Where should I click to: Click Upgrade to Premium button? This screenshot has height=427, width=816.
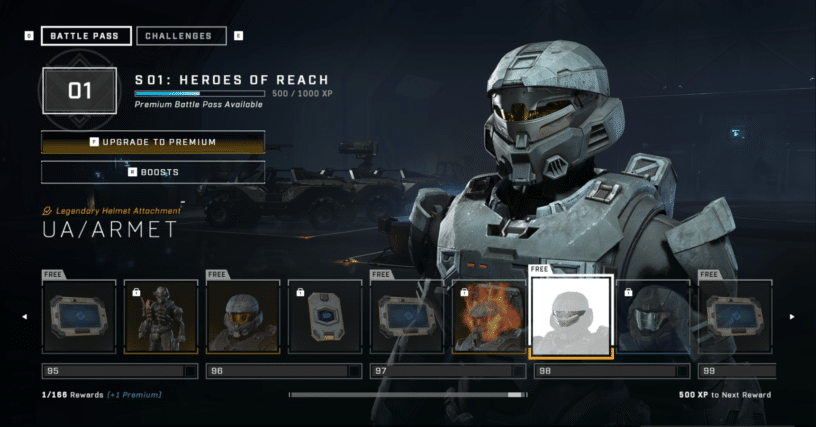153,142
